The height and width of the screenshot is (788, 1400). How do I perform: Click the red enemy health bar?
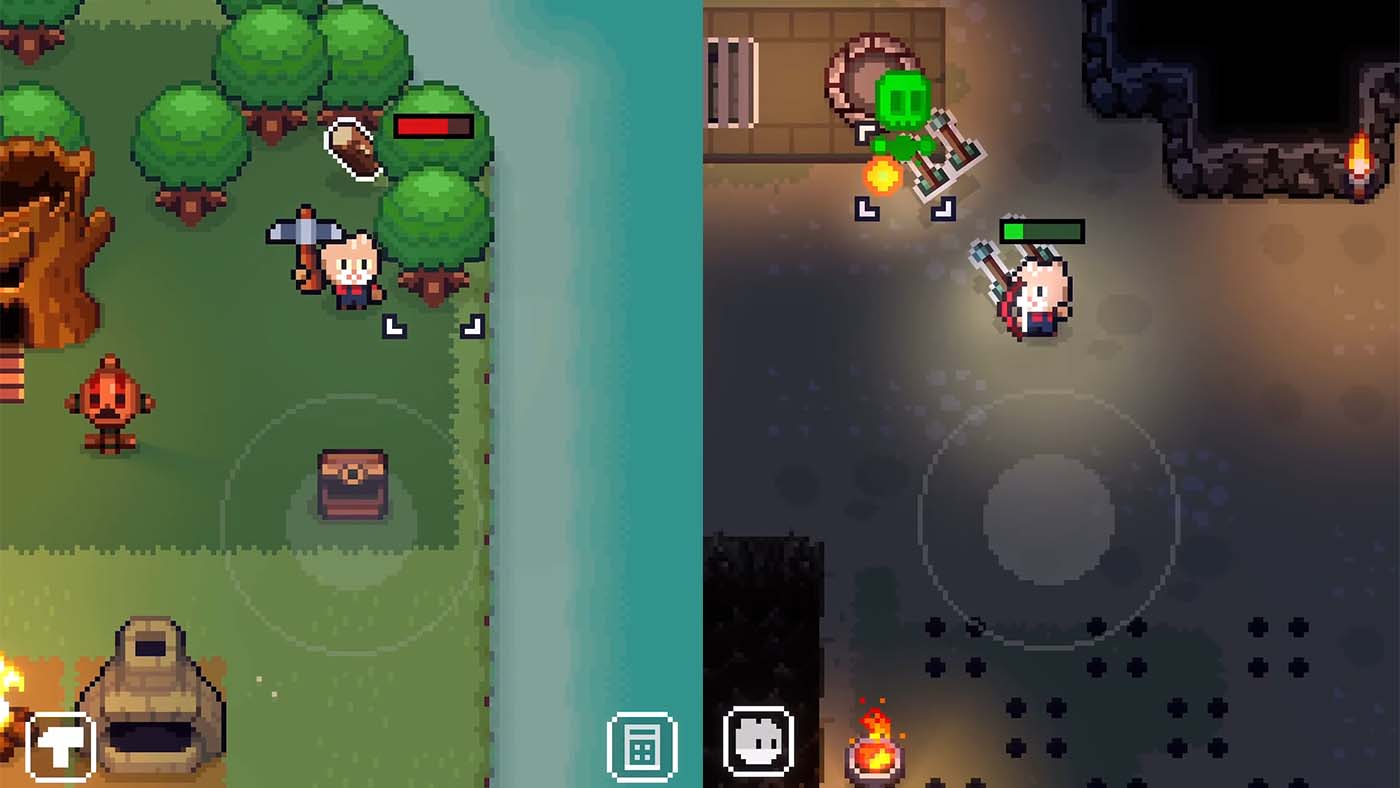coord(432,128)
